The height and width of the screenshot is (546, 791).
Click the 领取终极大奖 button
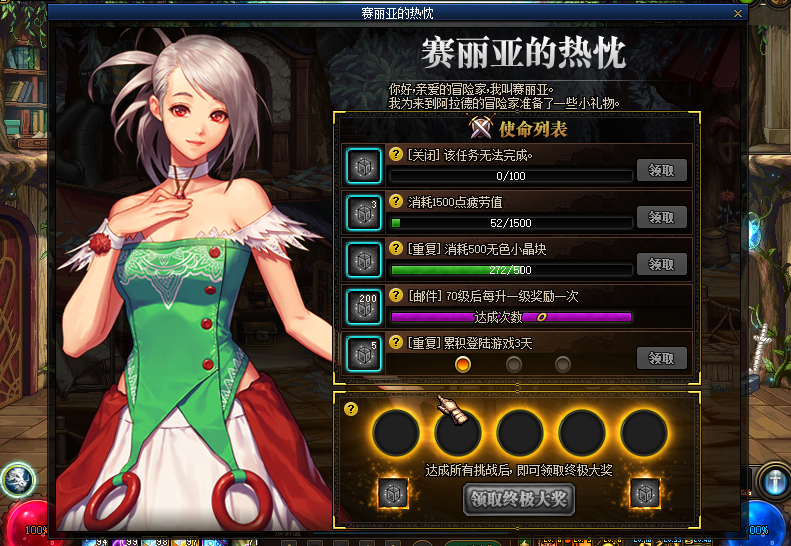pos(518,499)
